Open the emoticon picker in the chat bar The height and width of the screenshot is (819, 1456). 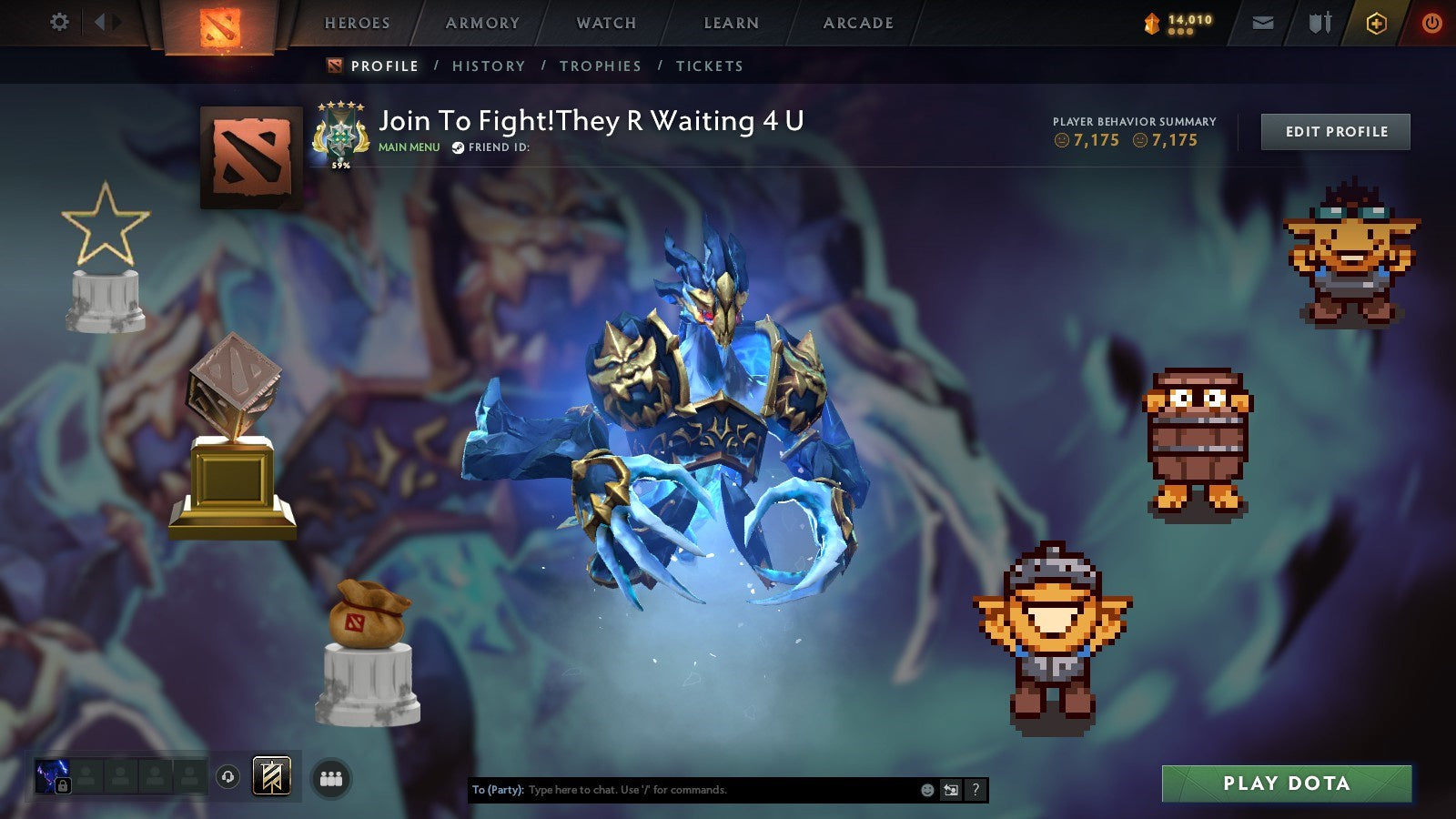pyautogui.click(x=927, y=789)
